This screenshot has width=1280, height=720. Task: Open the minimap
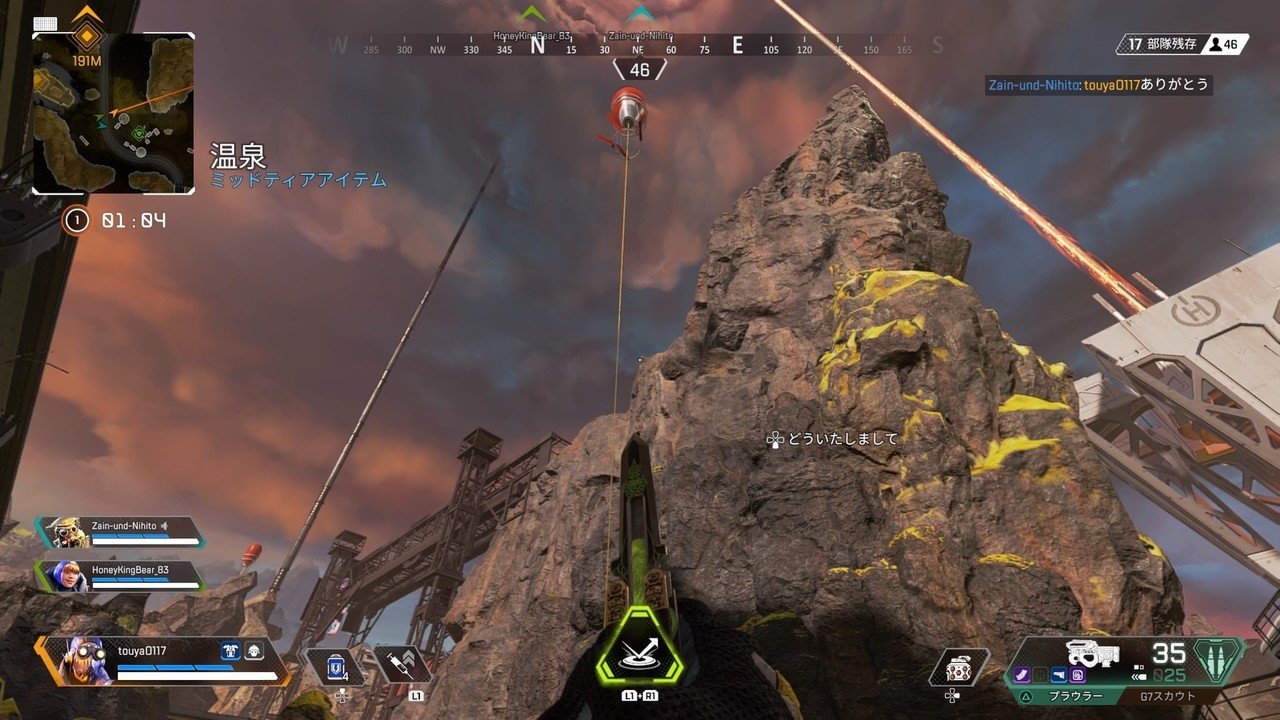coord(113,113)
